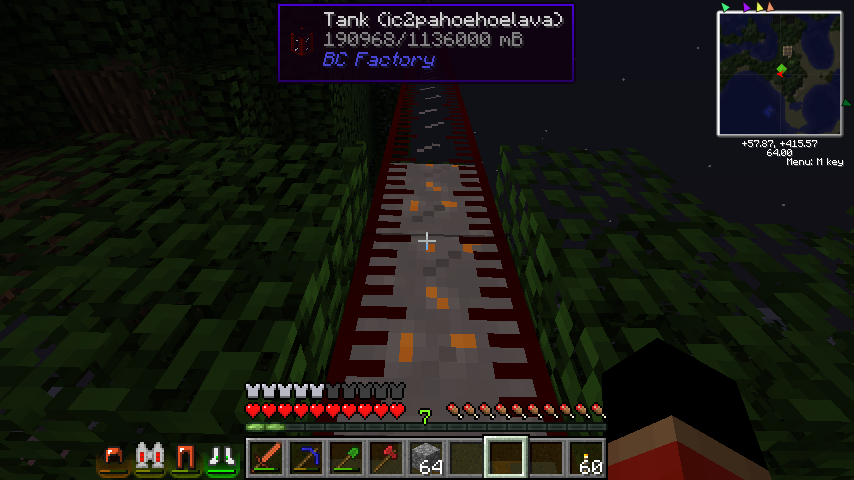Select the sword hotbar slot
The image size is (854, 480).
click(x=266, y=458)
